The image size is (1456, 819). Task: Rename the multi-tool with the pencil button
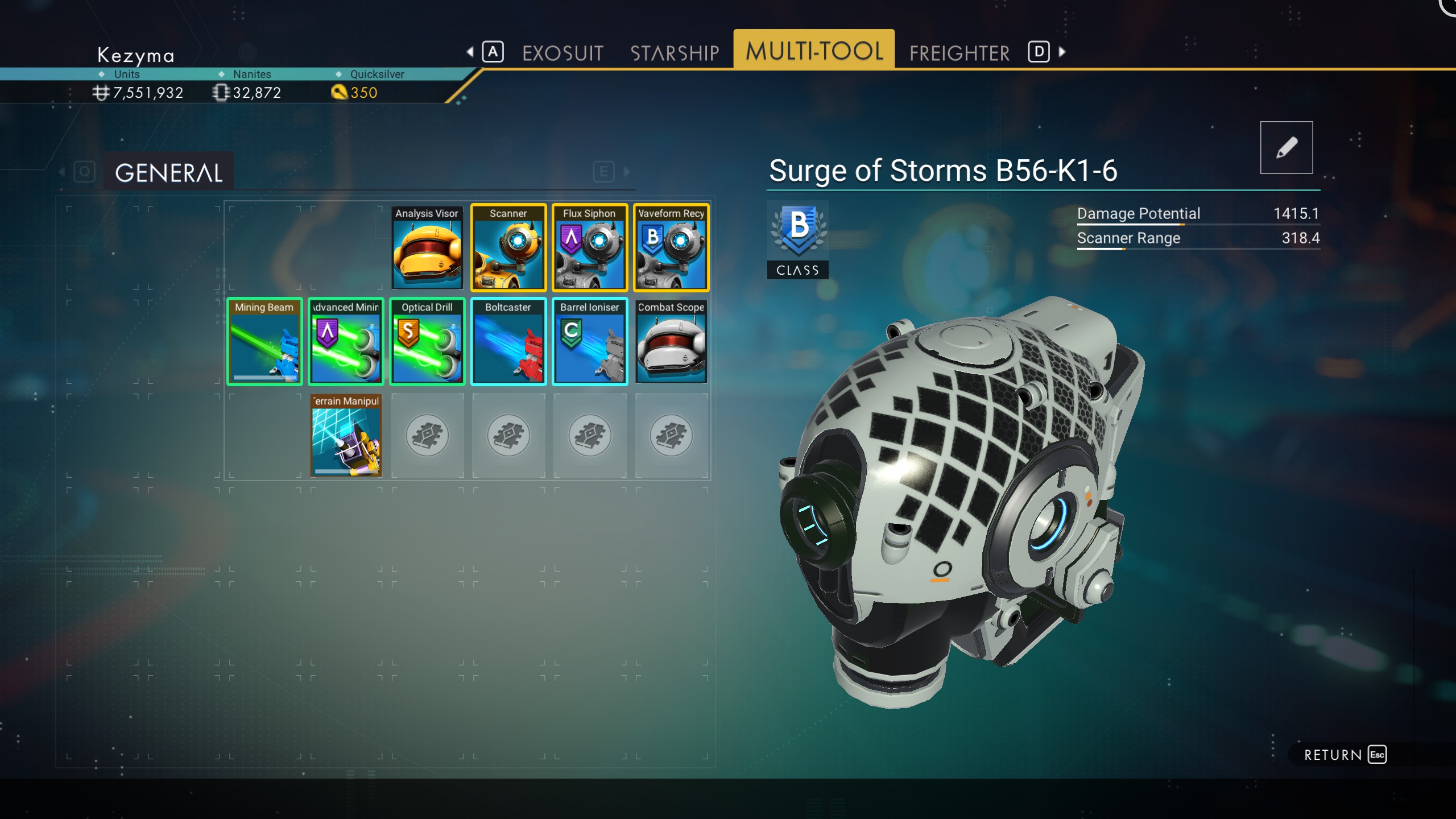1286,147
